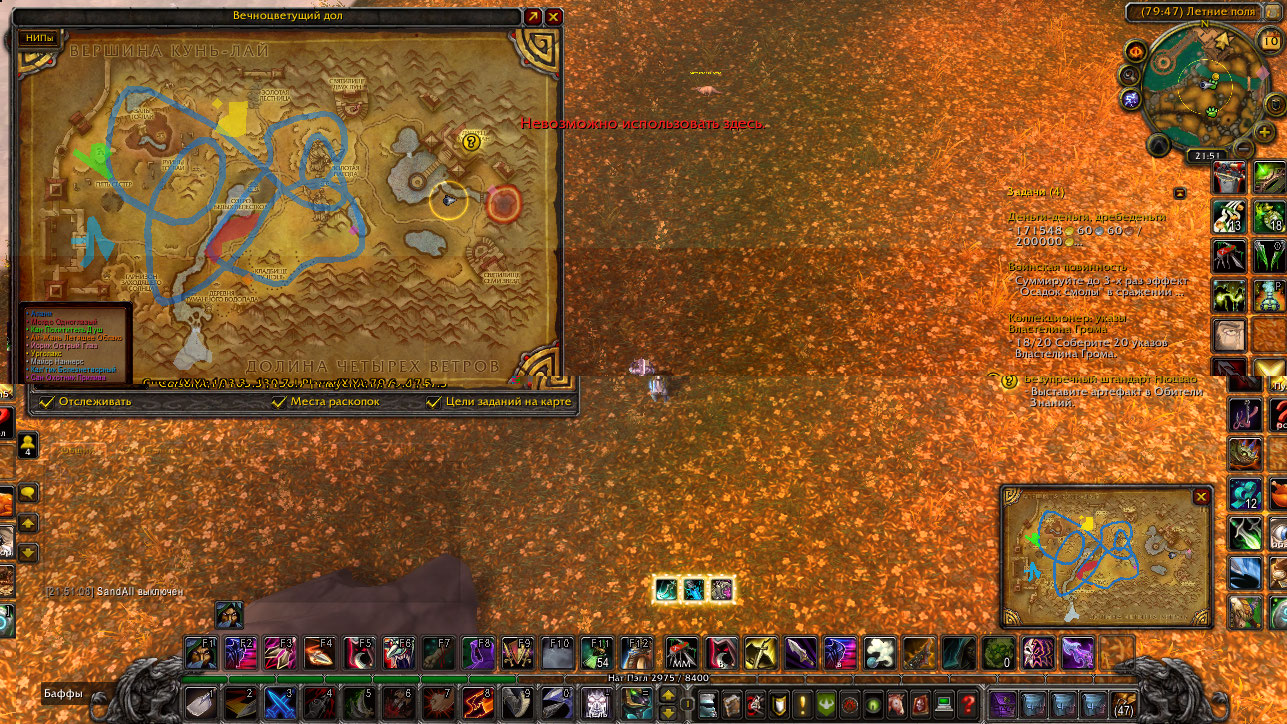This screenshot has width=1287, height=724.
Task: Open the calendar icon on the minimap
Action: coord(1272,40)
